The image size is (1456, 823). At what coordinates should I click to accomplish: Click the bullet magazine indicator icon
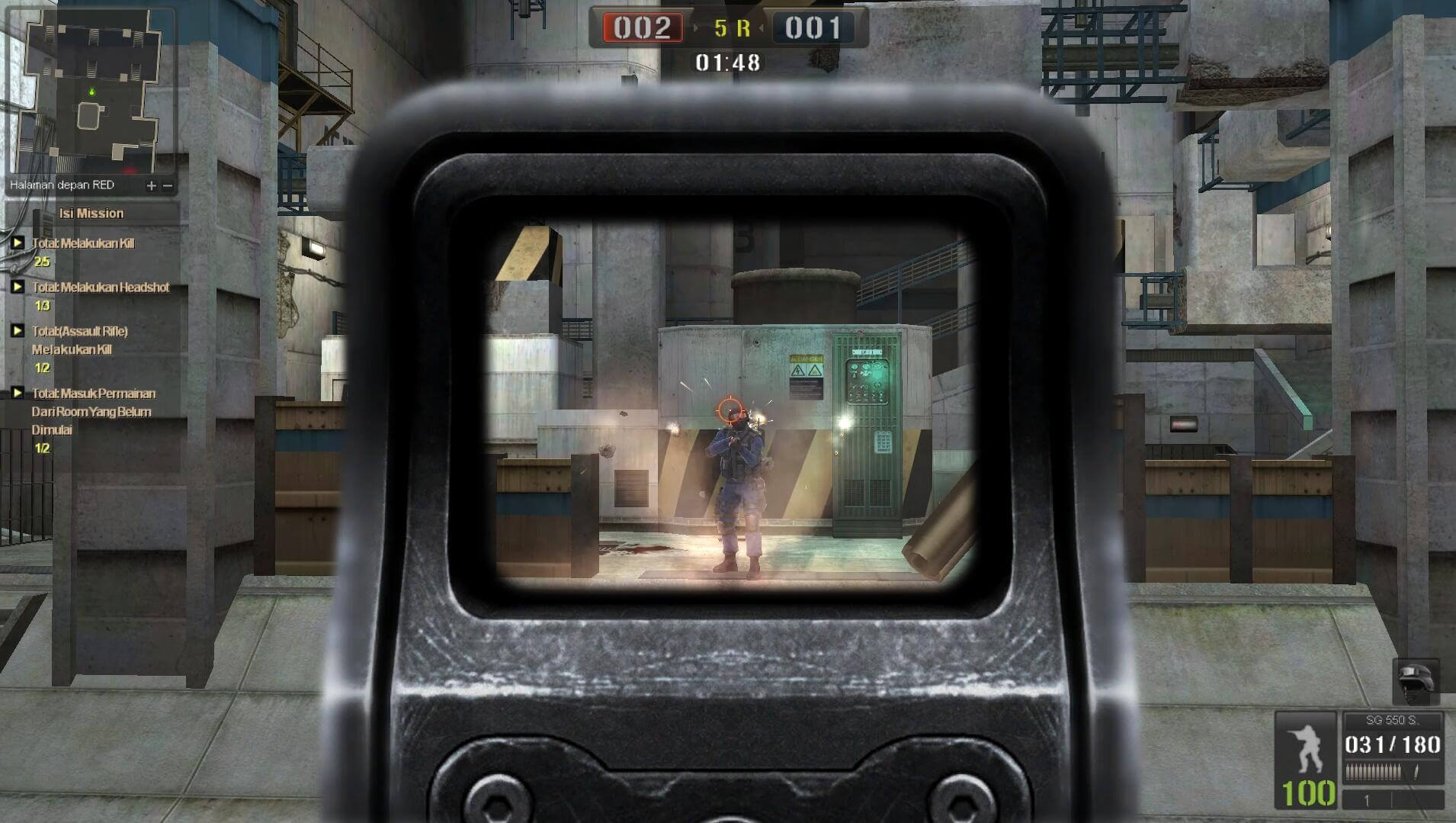pyautogui.click(x=1372, y=770)
